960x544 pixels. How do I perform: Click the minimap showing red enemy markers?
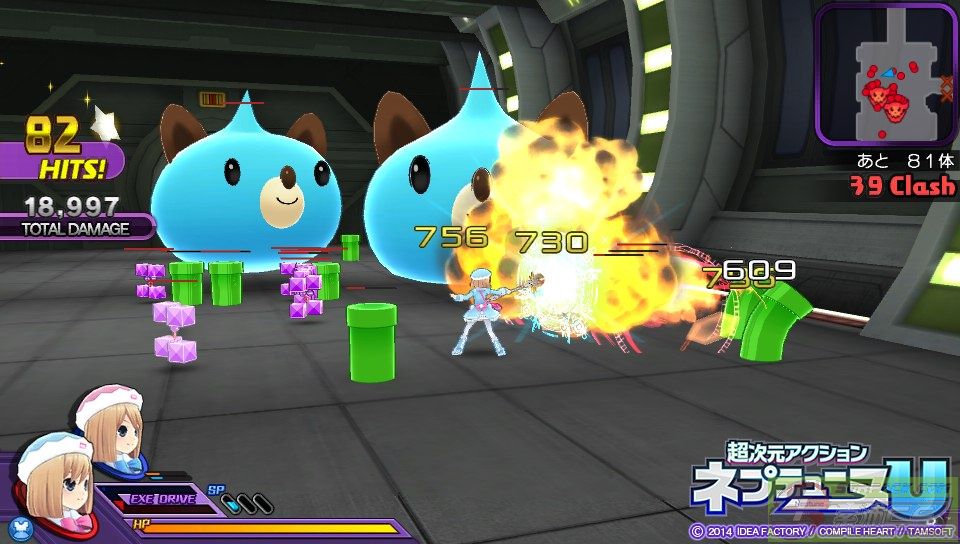(886, 72)
